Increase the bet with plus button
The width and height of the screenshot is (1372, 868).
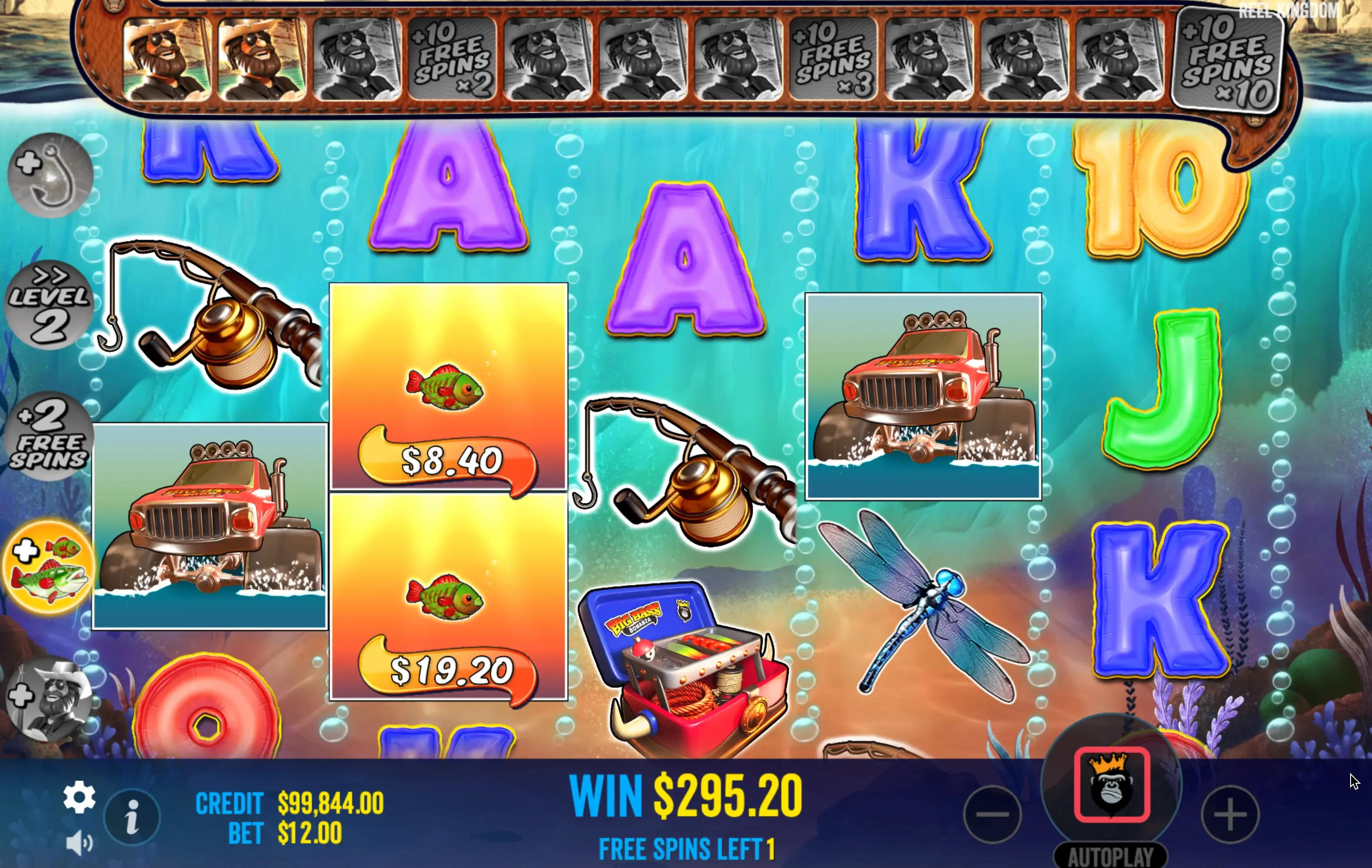(1229, 814)
